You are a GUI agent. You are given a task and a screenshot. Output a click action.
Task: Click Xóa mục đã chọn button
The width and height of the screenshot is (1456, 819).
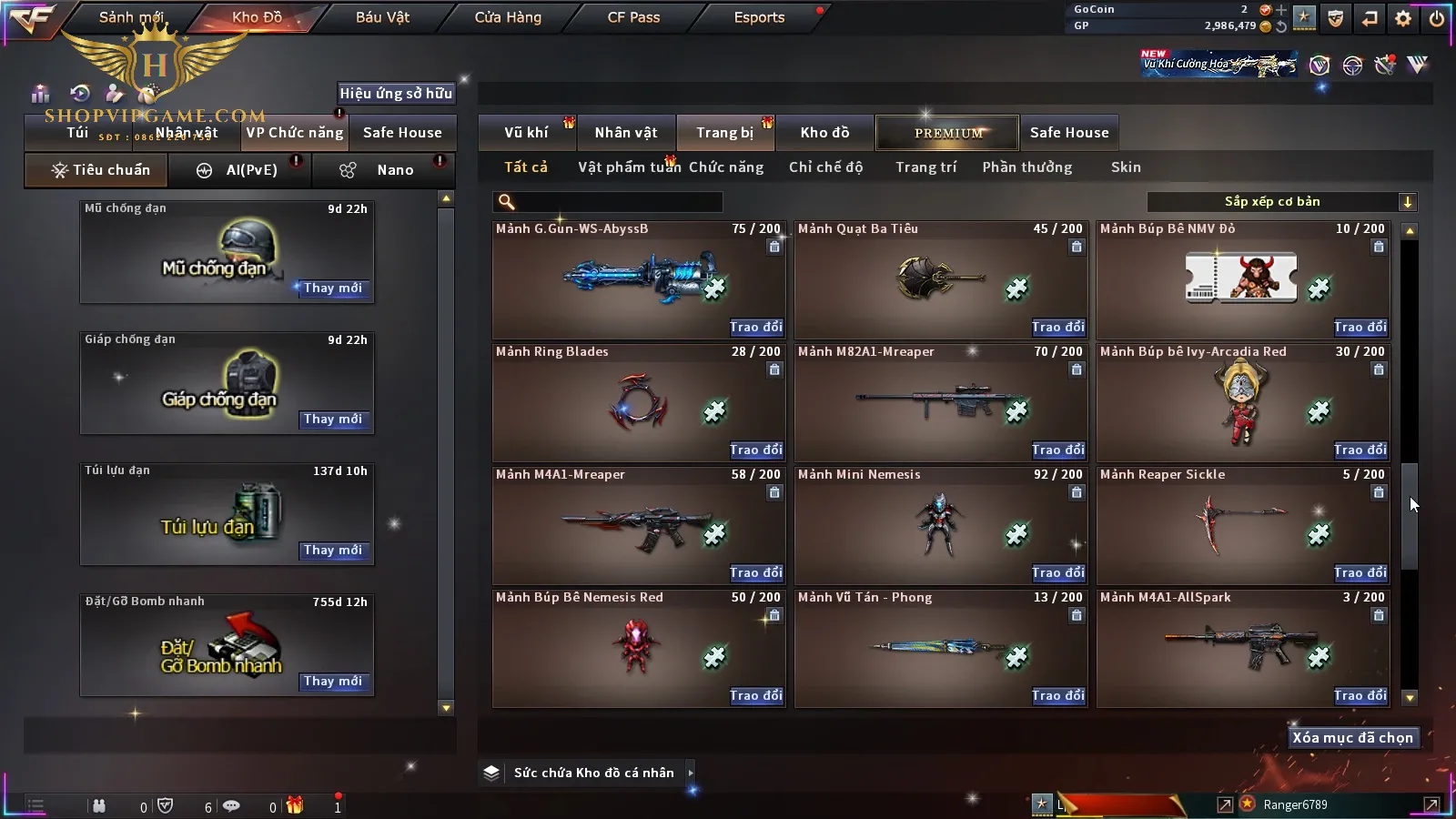point(1352,738)
